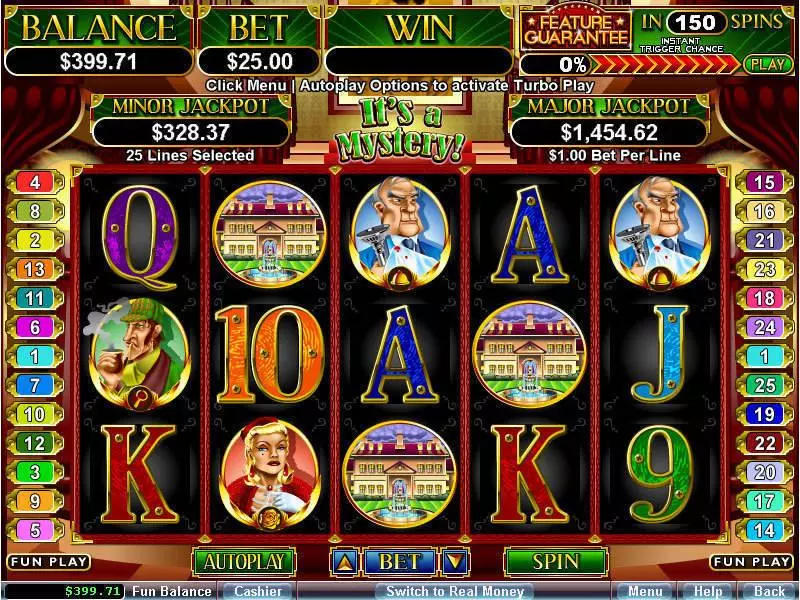The image size is (800, 600).
Task: Activate payline number 25
Action: 764,385
